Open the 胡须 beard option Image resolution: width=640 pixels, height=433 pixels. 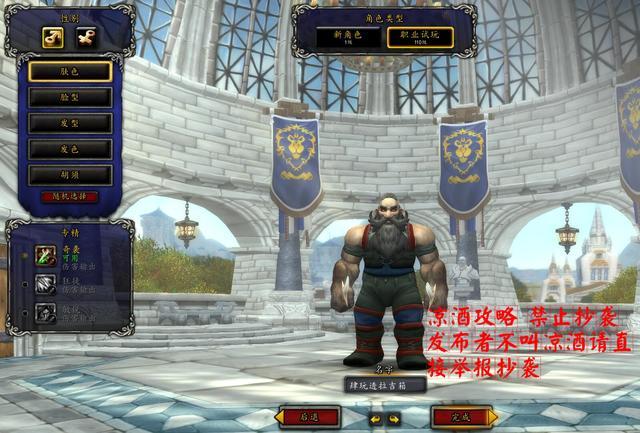(x=69, y=175)
